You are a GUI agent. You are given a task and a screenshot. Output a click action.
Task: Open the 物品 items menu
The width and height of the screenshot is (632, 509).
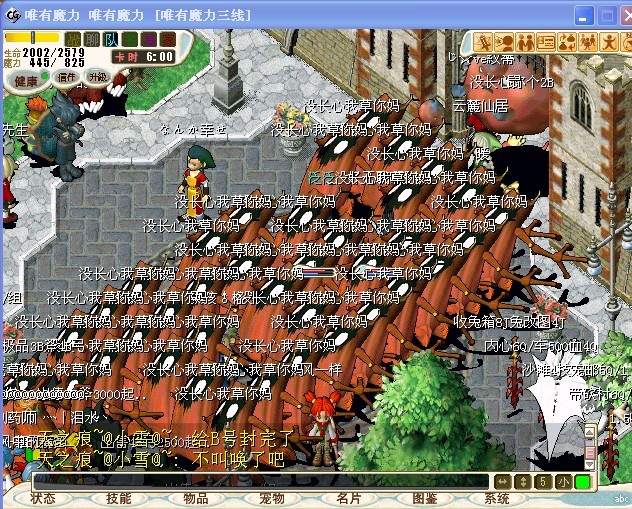click(x=195, y=498)
